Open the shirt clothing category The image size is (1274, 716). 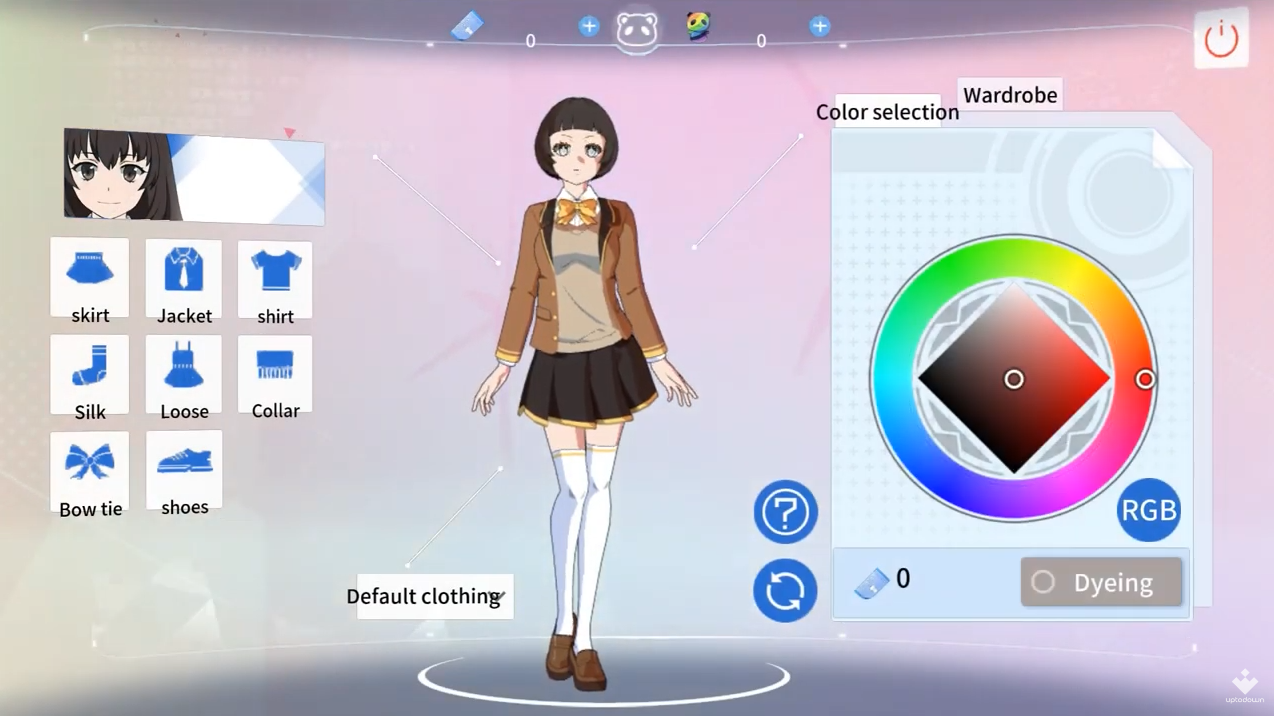coord(275,280)
